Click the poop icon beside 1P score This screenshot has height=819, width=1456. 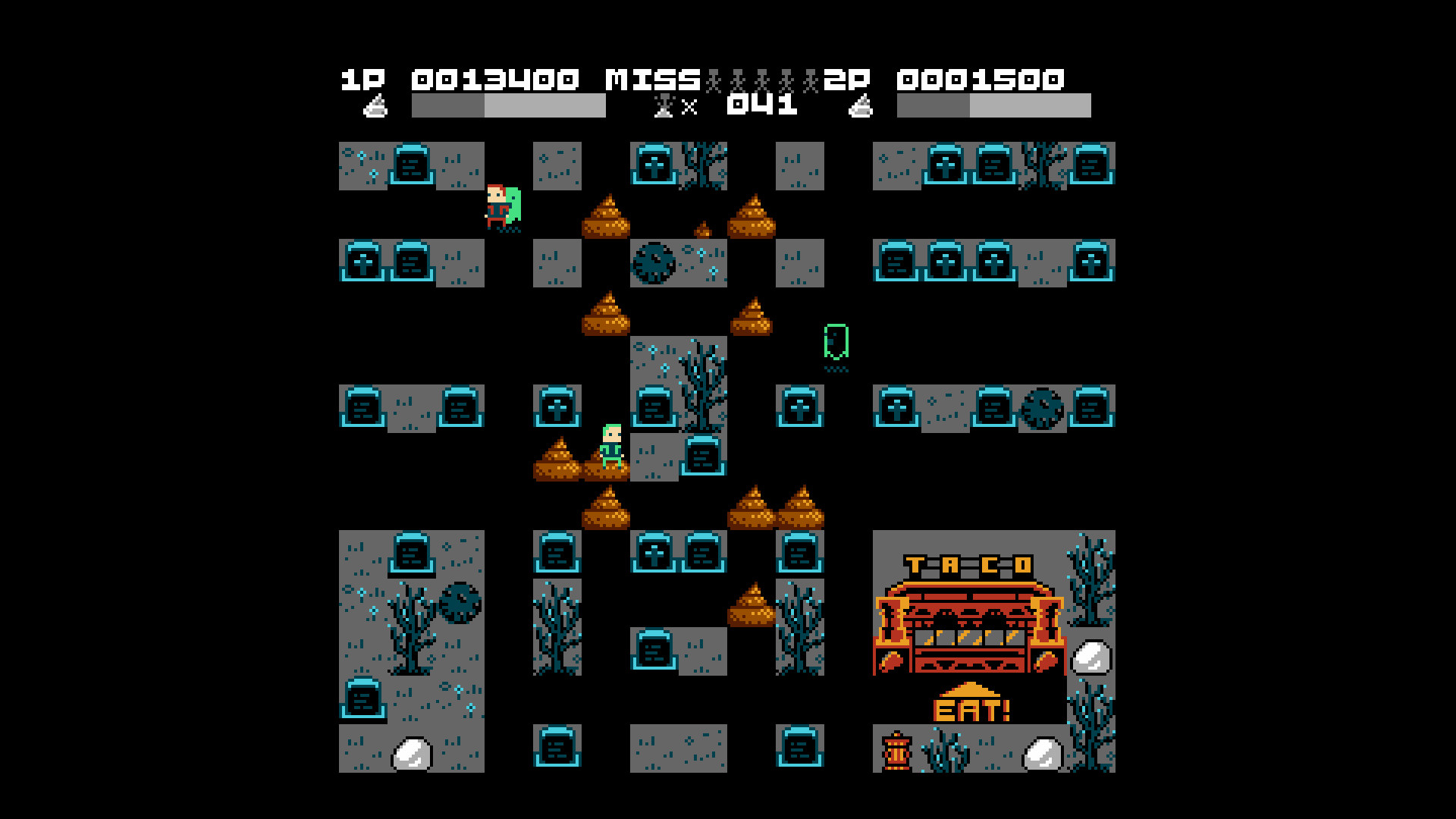(x=377, y=105)
